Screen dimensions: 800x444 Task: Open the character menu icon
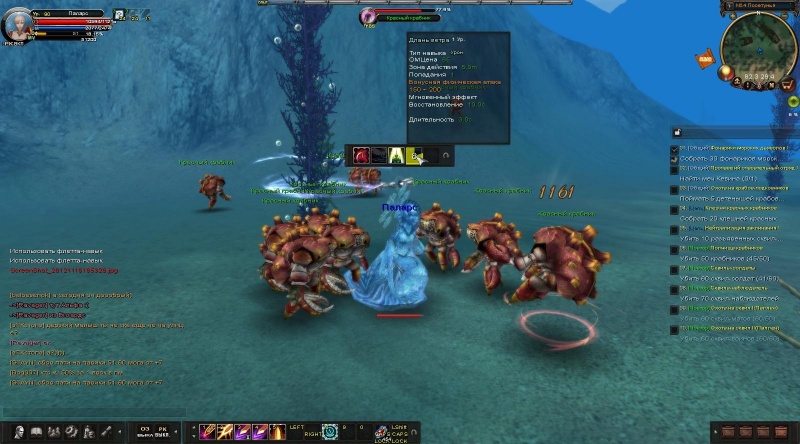(18, 432)
